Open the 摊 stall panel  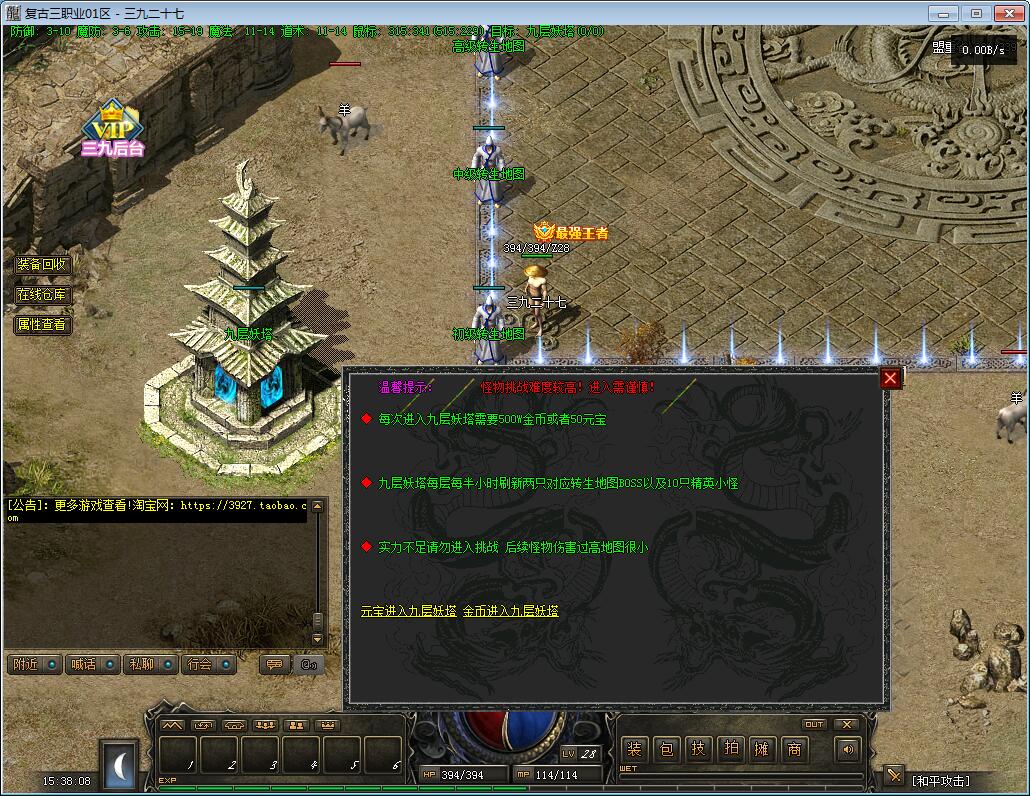click(762, 749)
